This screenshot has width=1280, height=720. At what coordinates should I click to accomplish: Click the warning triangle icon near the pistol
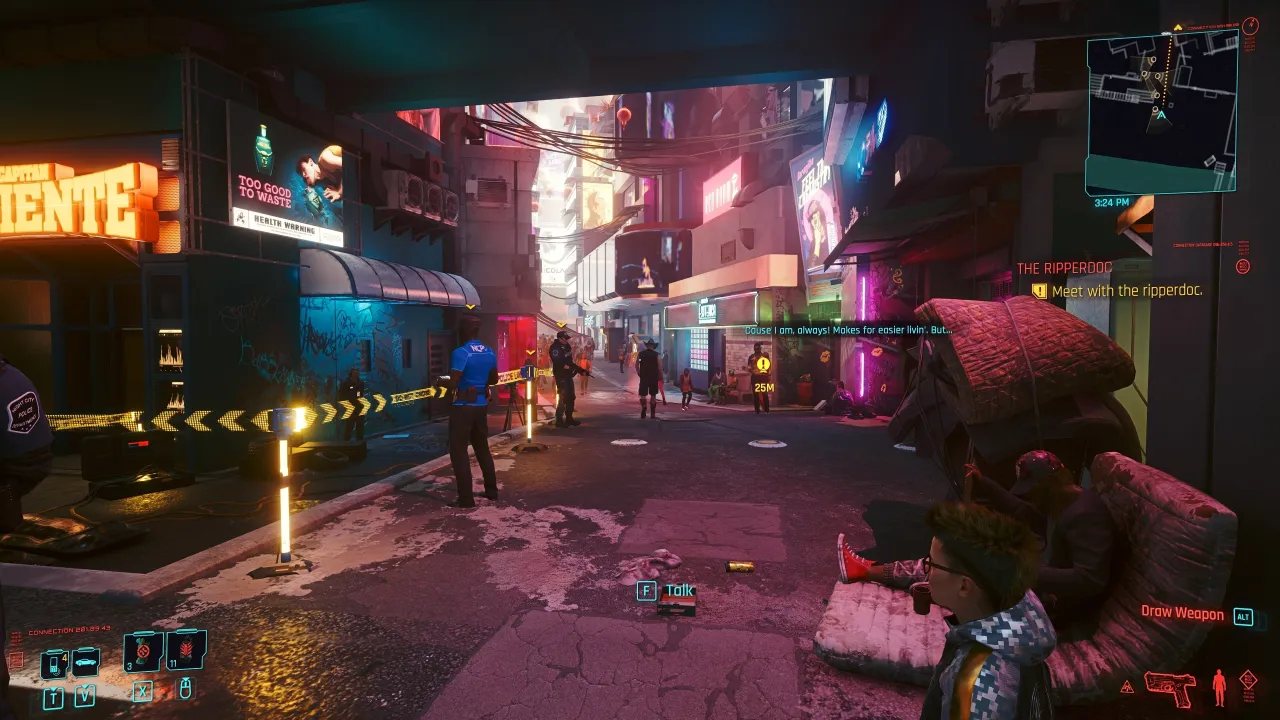click(1127, 686)
